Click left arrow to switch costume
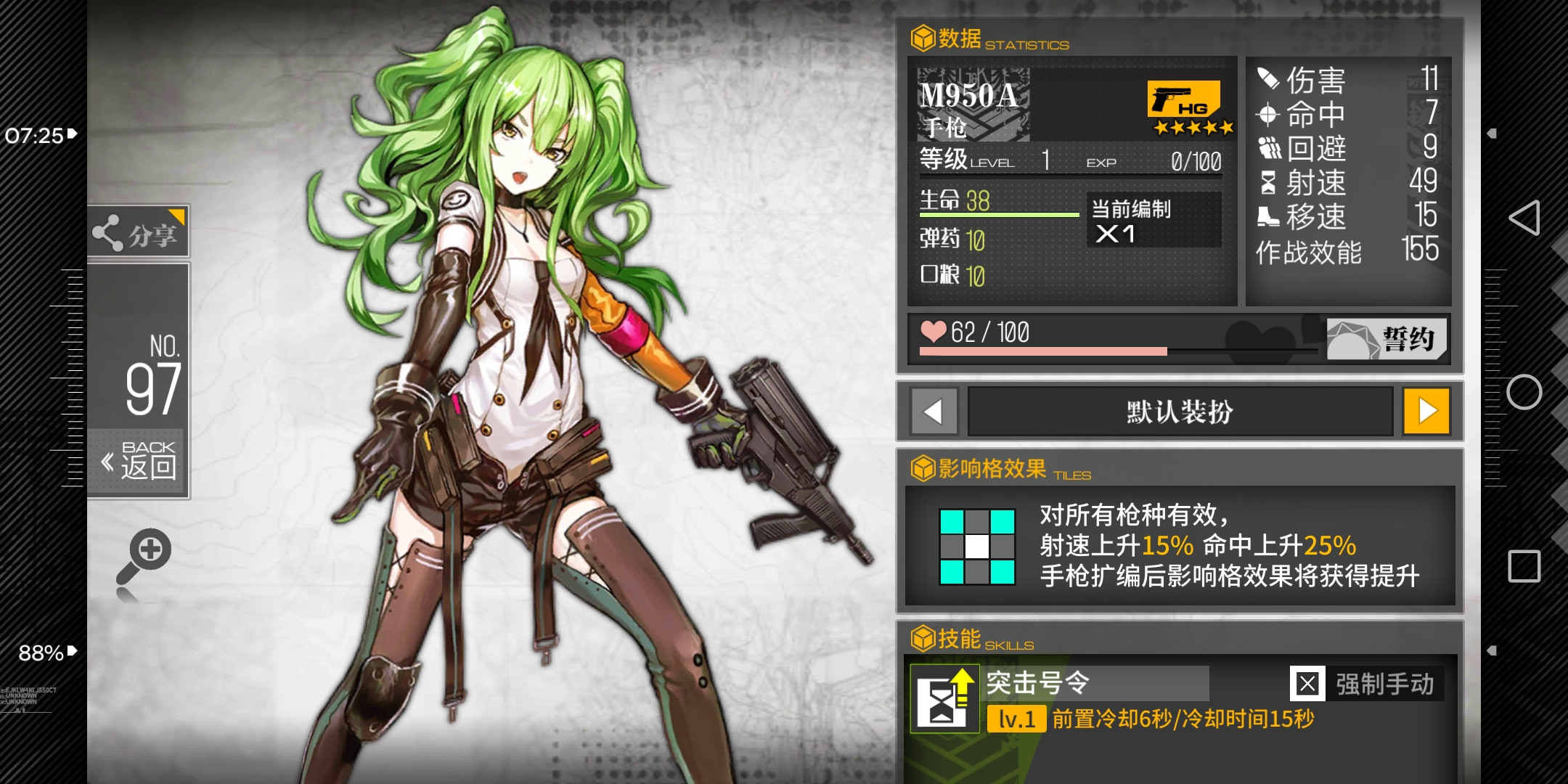 pyautogui.click(x=934, y=411)
